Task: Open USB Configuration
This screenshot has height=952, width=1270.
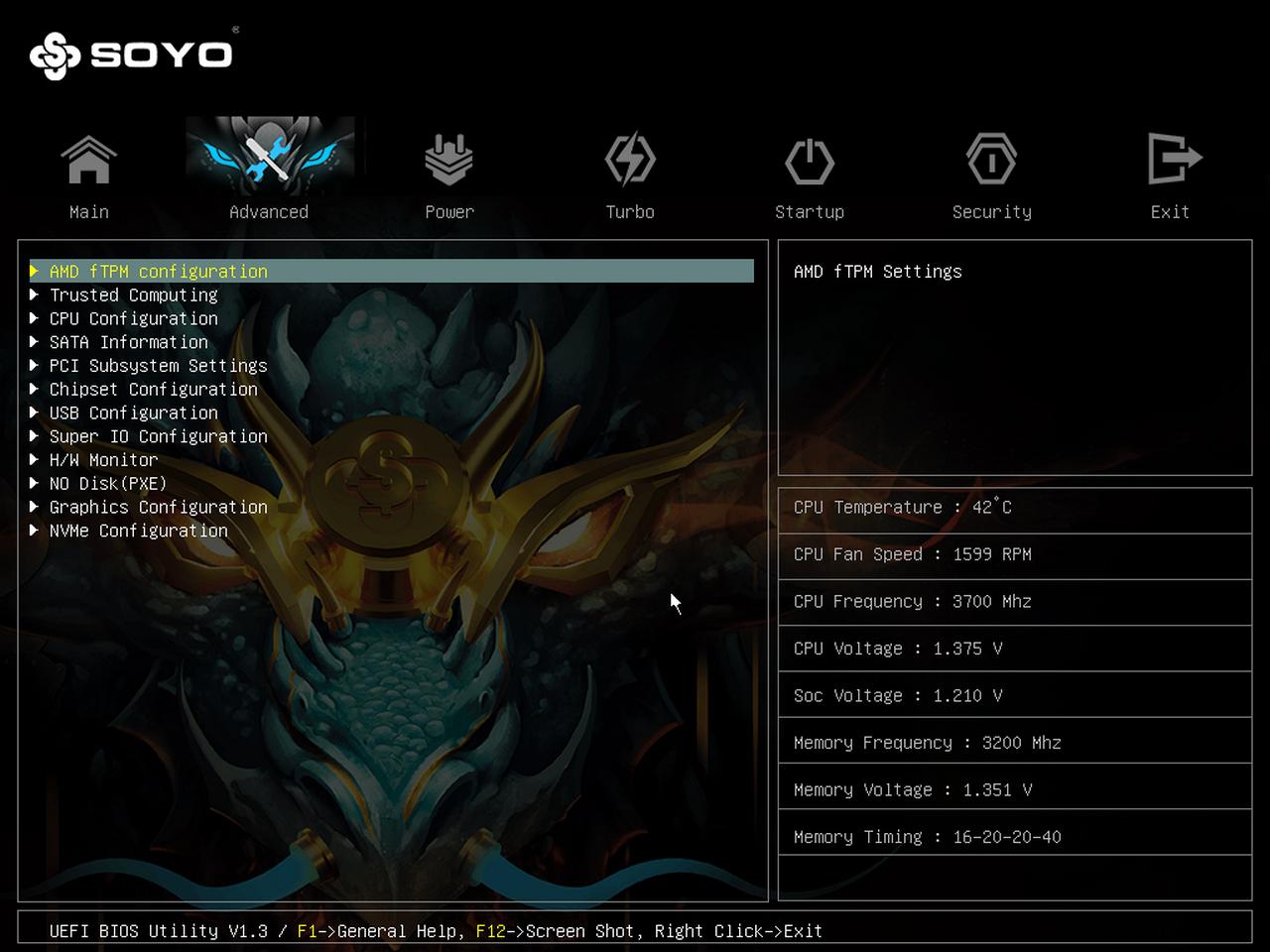Action: point(134,414)
